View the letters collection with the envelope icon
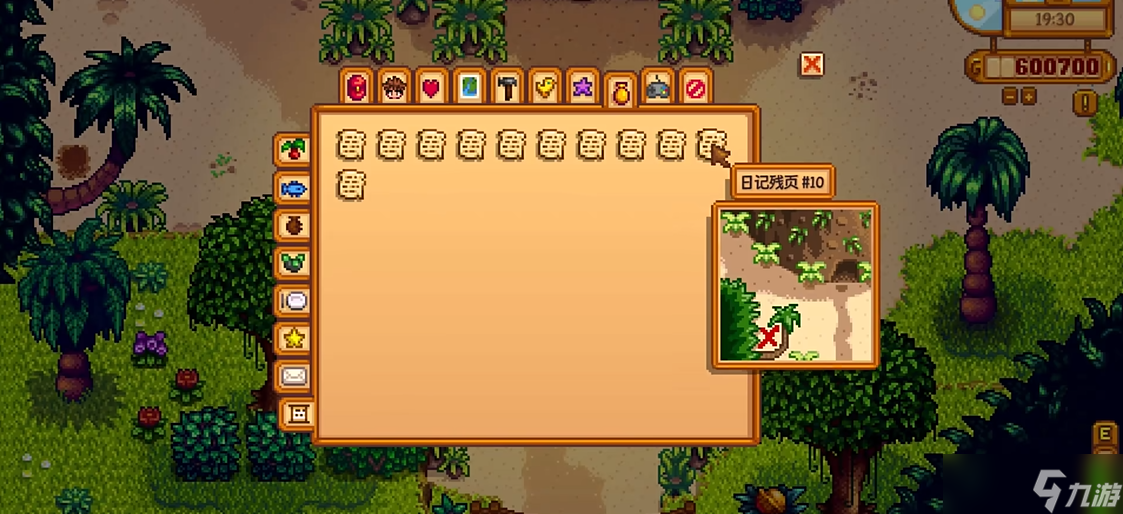The height and width of the screenshot is (514, 1123). click(x=294, y=376)
